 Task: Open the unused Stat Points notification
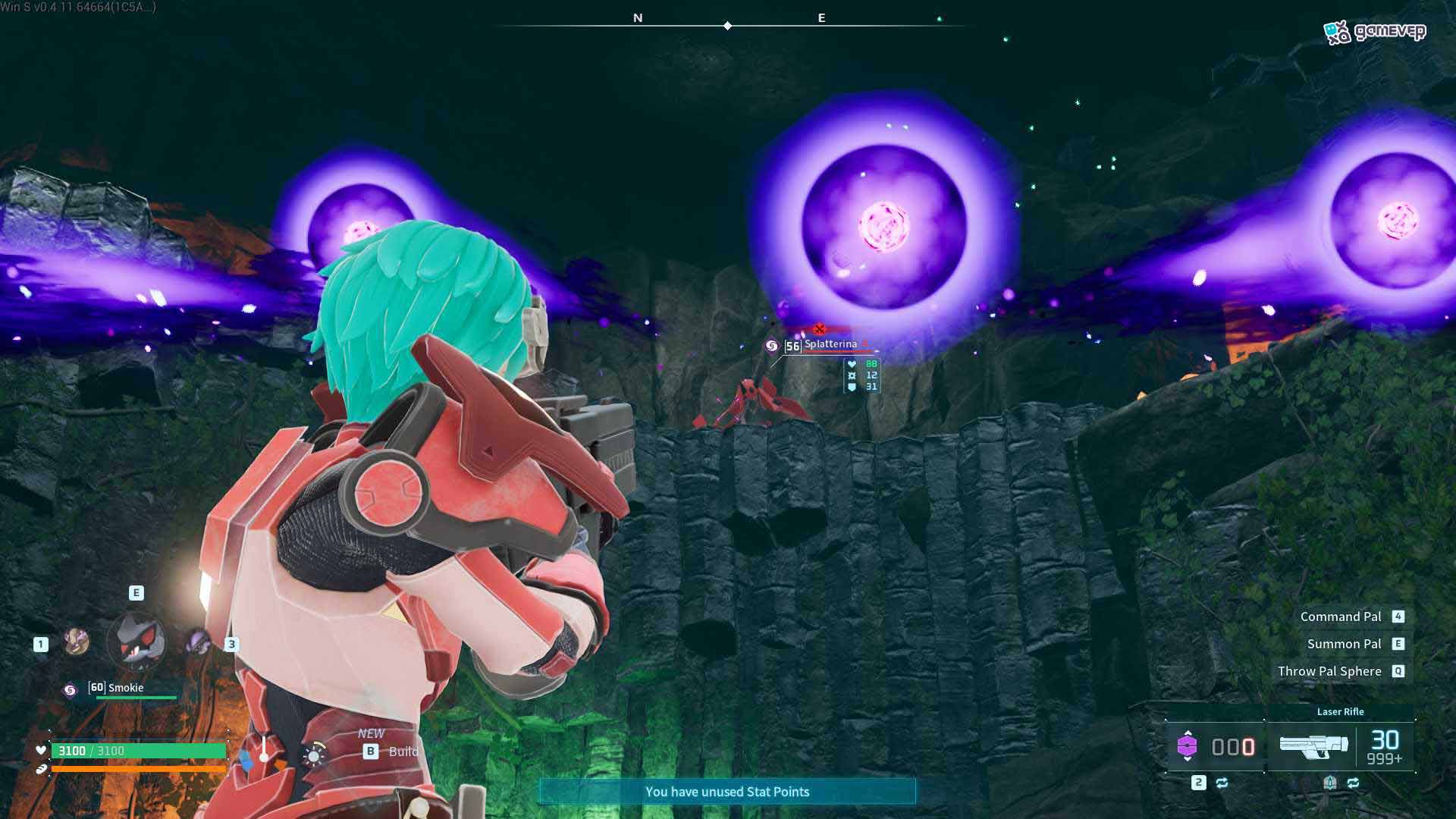[x=727, y=792]
